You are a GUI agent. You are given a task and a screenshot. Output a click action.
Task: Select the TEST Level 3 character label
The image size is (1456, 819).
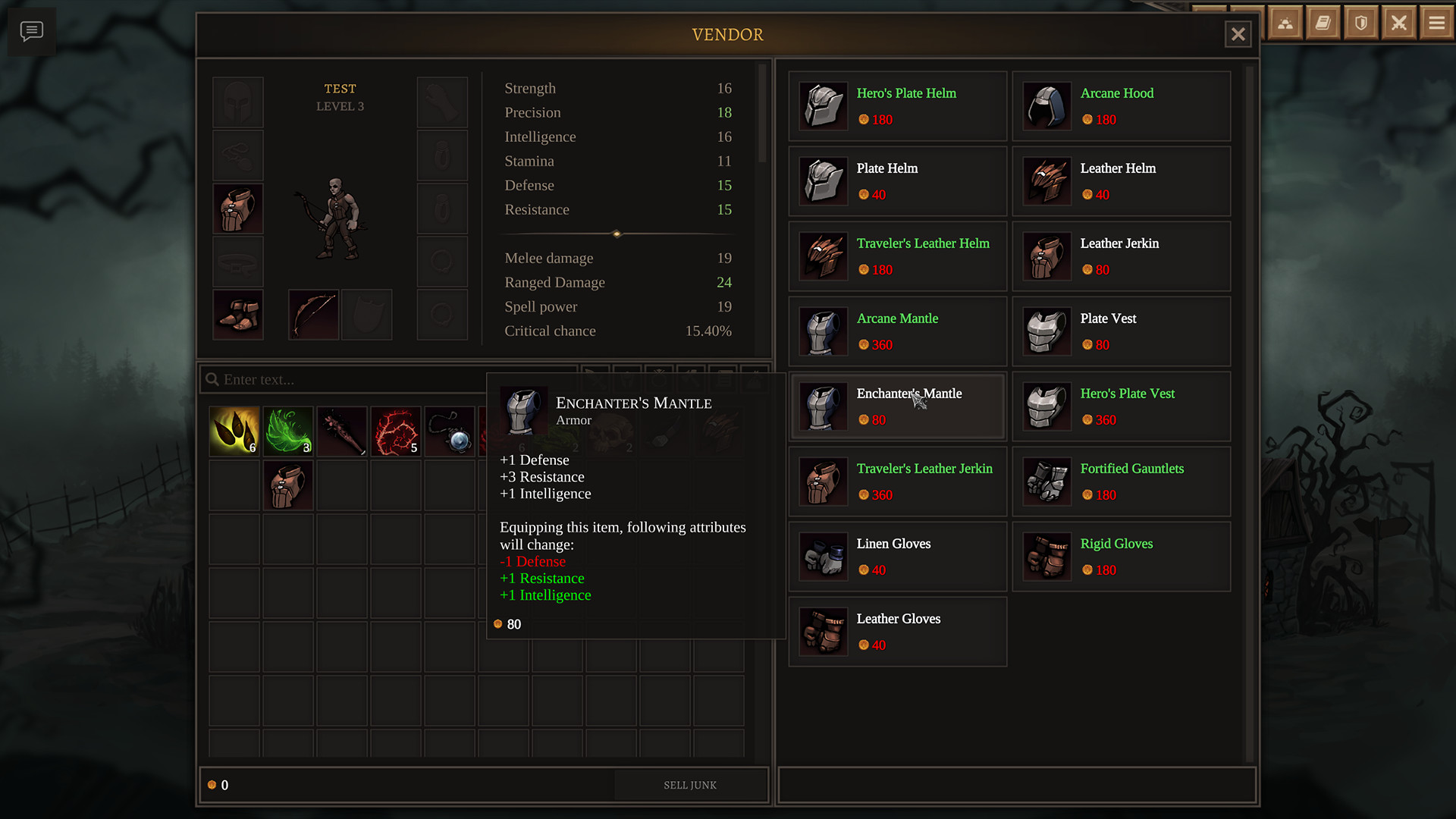pos(340,97)
